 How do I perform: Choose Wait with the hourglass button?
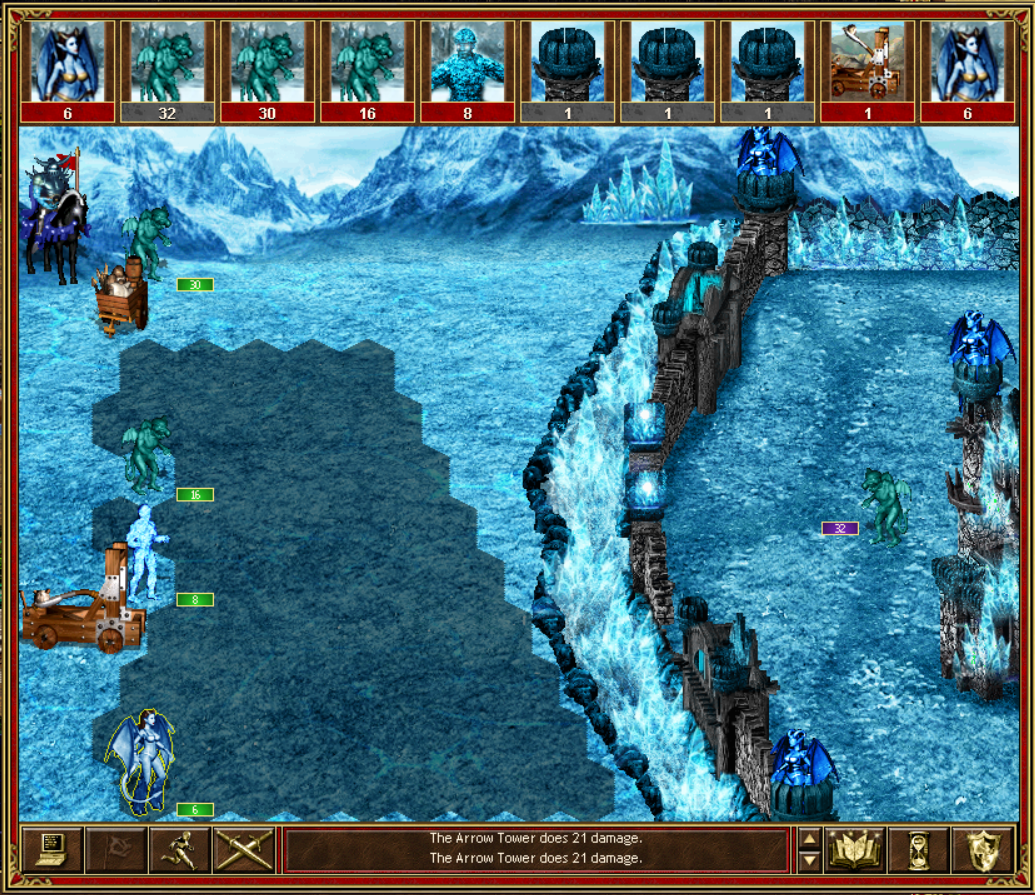919,850
